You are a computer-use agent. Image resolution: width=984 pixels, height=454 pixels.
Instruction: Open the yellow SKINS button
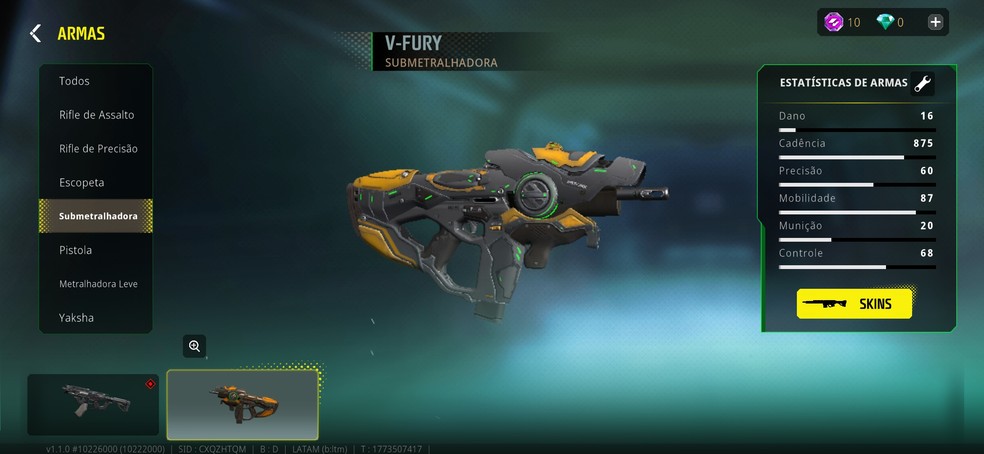click(x=854, y=304)
